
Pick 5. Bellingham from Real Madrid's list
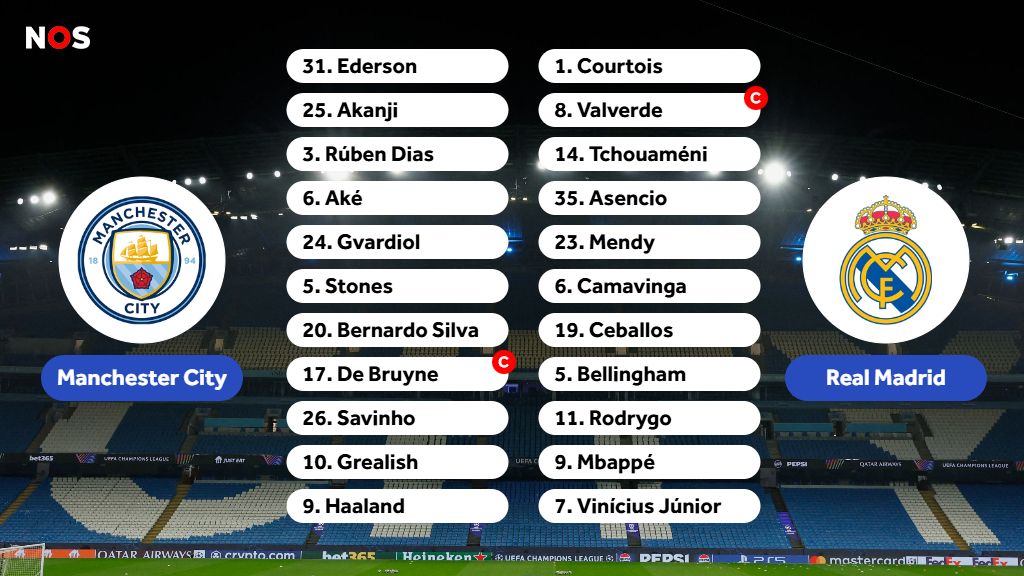[649, 374]
